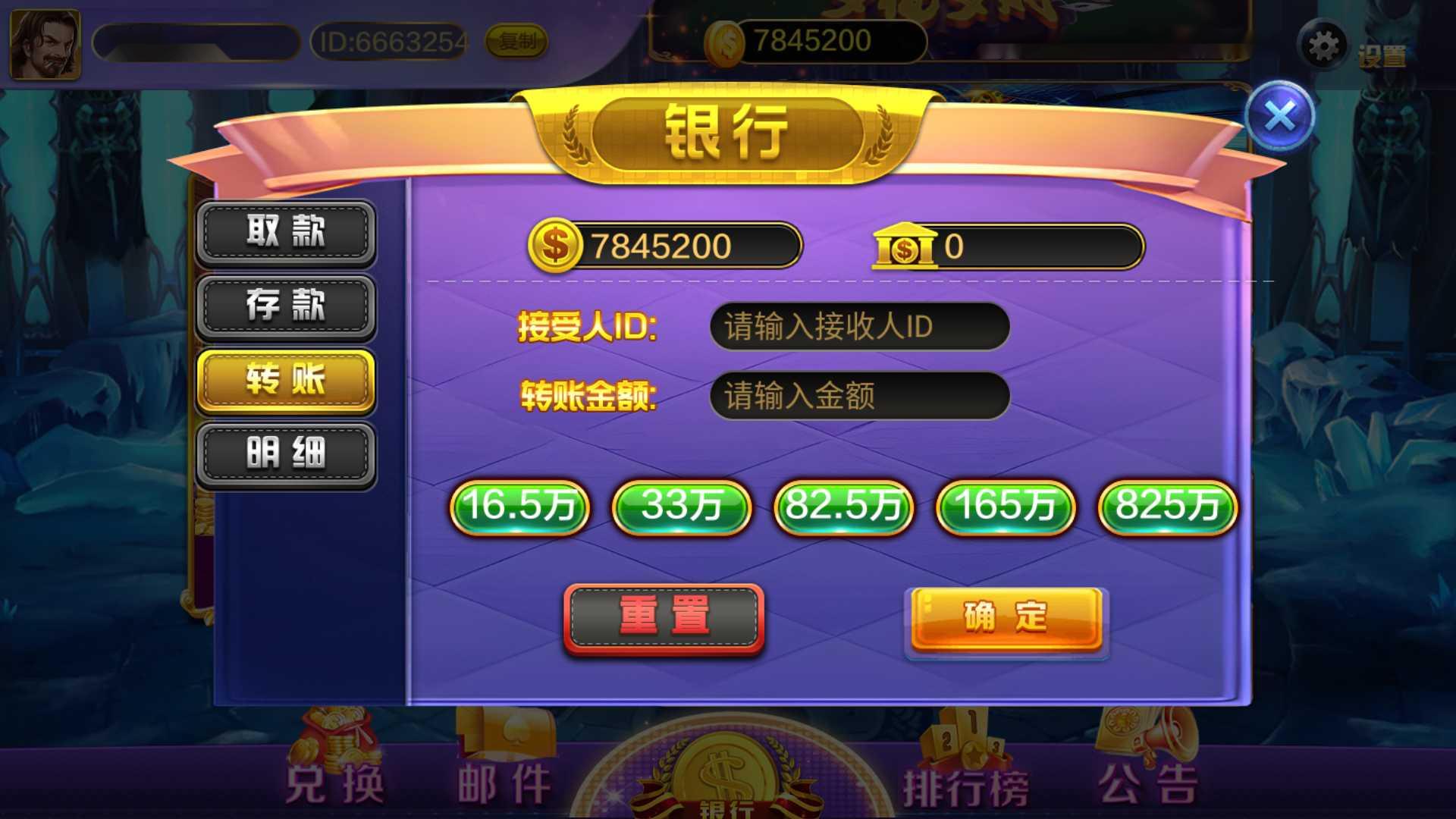Open the 明细 details tab
This screenshot has width=1456, height=819.
[285, 453]
